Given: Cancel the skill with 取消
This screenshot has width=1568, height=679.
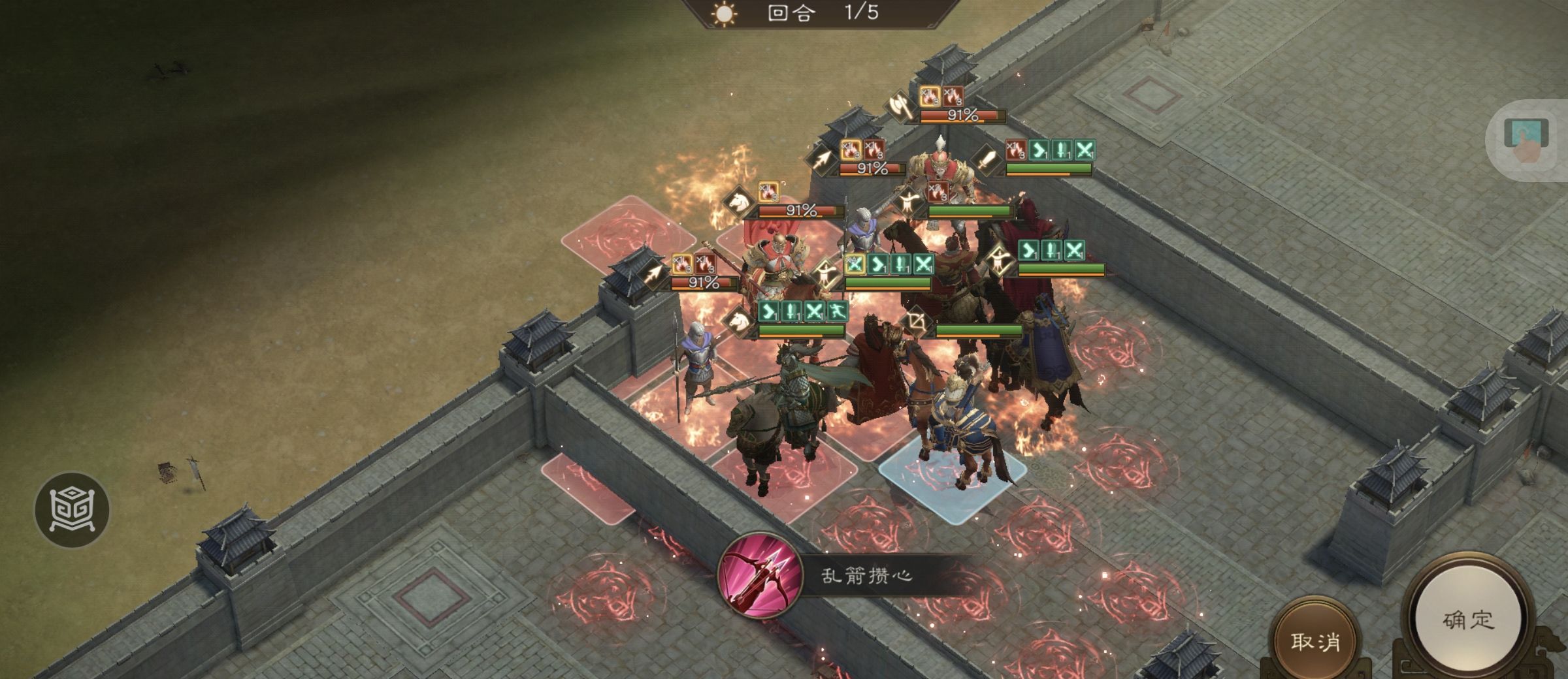Looking at the screenshot, I should [1315, 641].
